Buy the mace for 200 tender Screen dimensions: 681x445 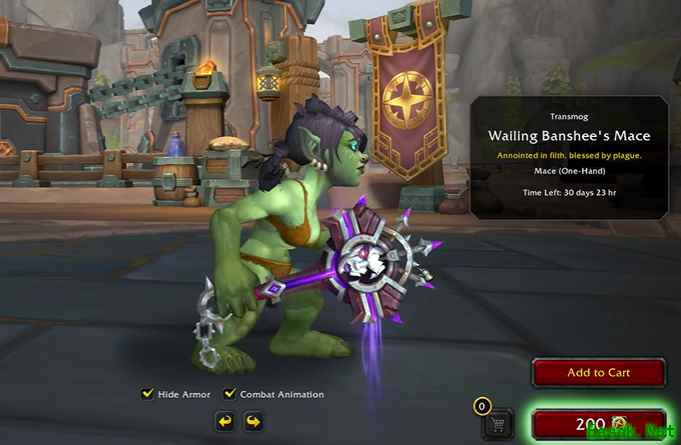(599, 424)
